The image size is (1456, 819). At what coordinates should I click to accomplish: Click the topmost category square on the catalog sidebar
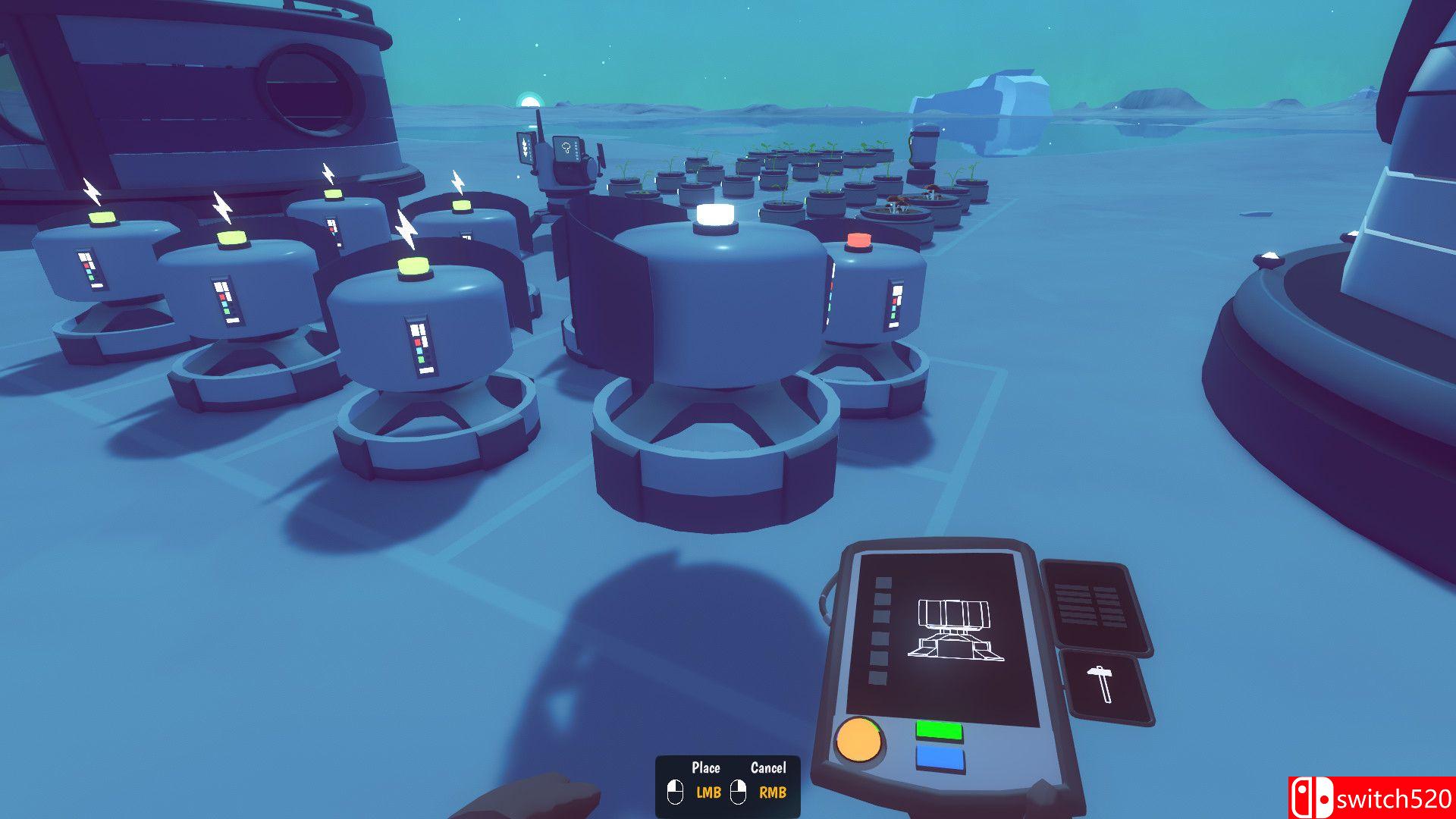pyautogui.click(x=882, y=582)
